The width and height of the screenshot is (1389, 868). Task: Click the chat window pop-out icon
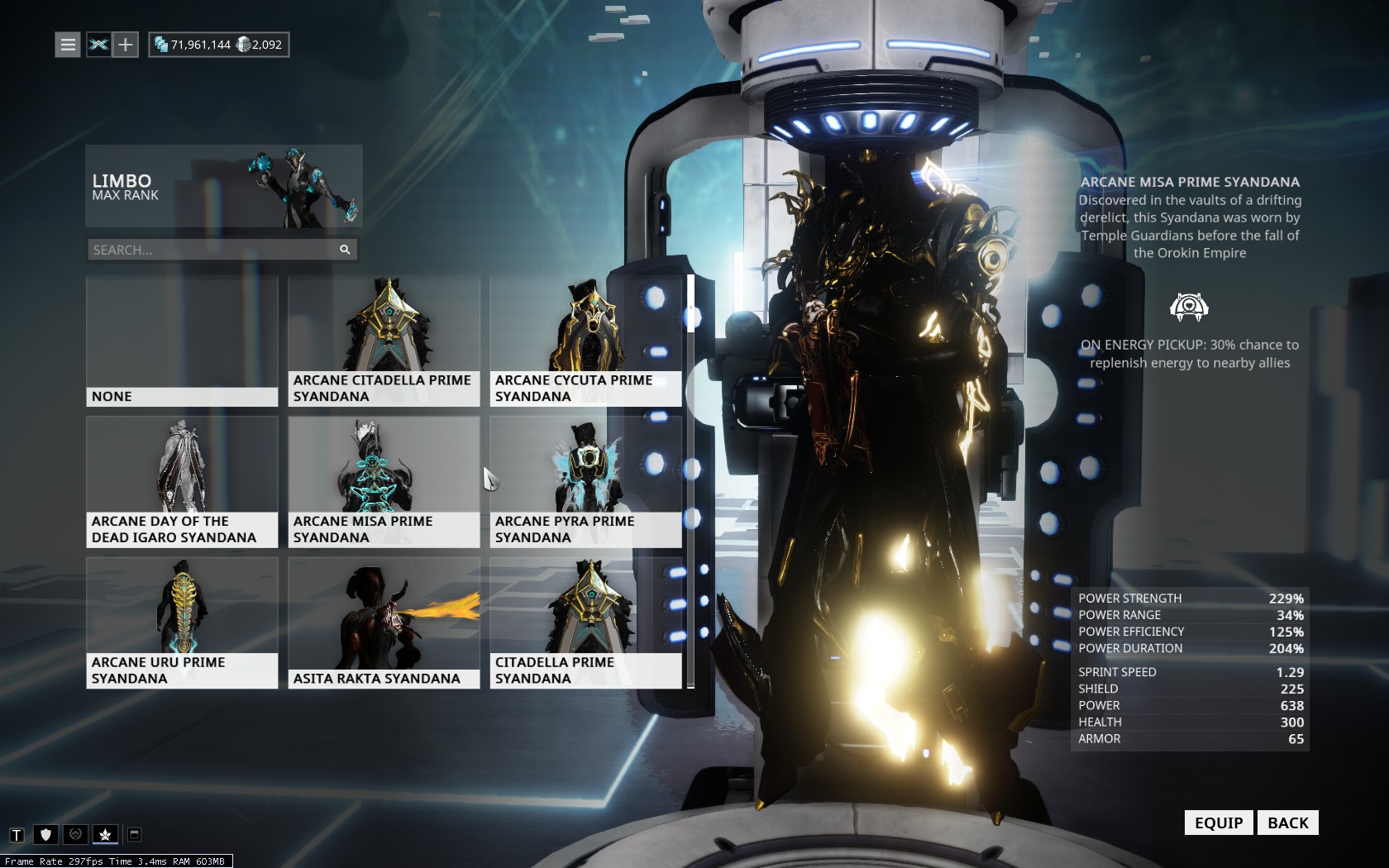point(134,835)
